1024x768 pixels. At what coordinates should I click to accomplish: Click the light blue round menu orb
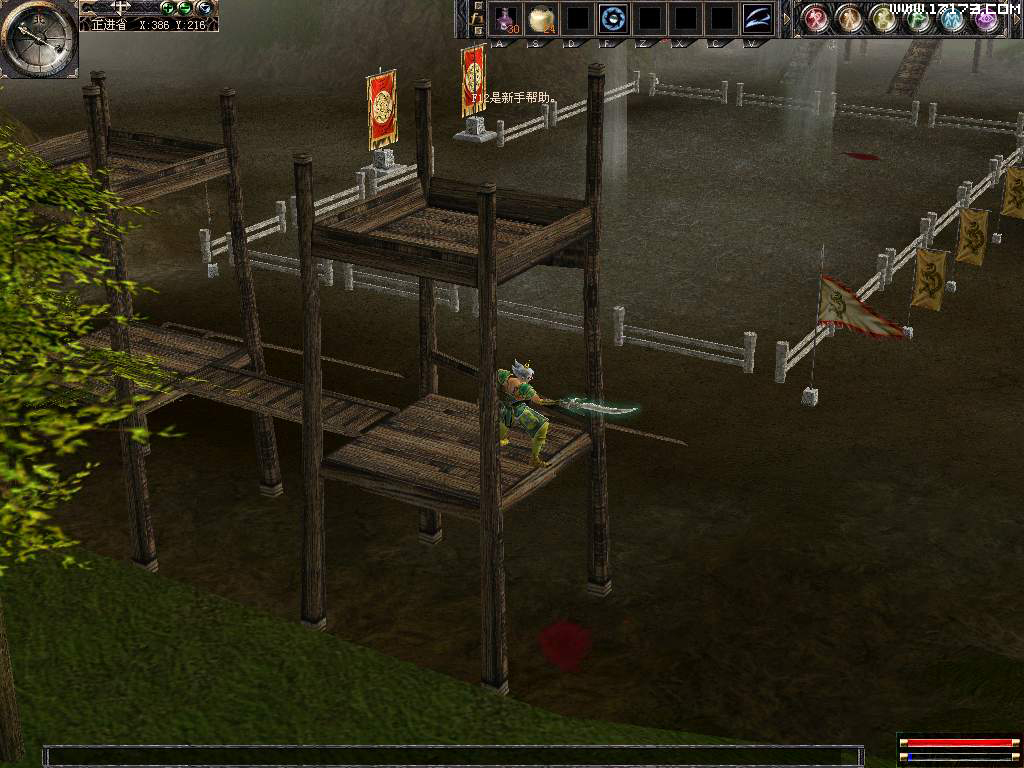[x=952, y=18]
